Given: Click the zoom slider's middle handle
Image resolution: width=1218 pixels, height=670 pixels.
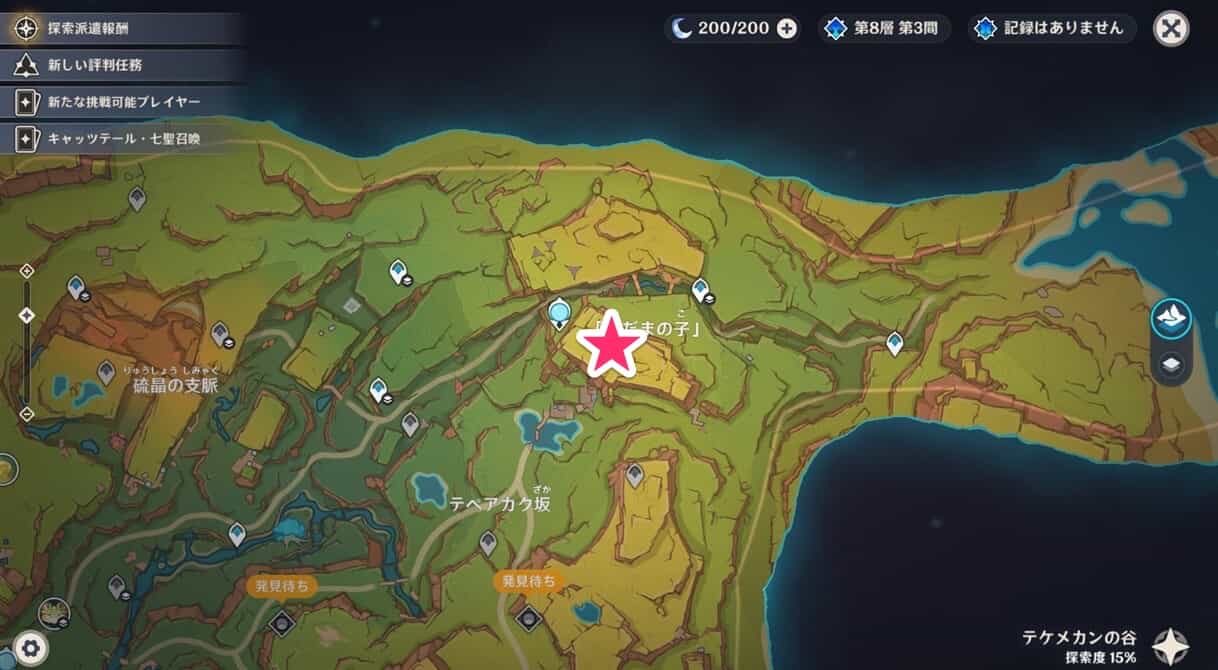Looking at the screenshot, I should click(27, 315).
